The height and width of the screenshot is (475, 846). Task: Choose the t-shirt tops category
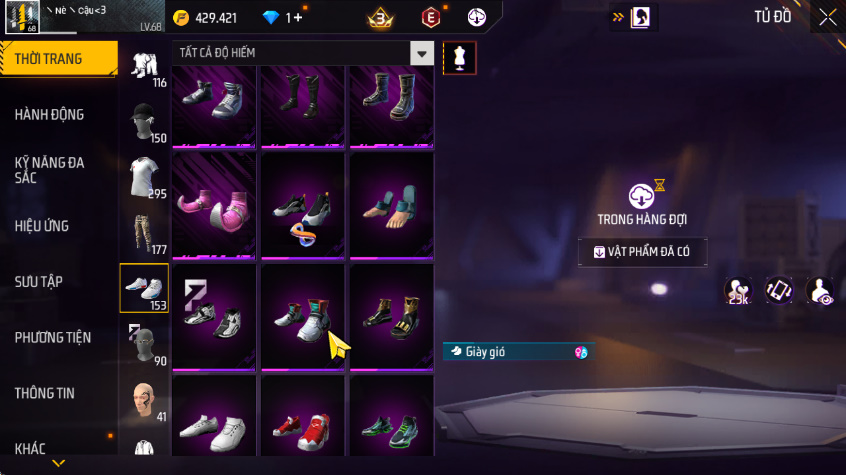tap(143, 178)
